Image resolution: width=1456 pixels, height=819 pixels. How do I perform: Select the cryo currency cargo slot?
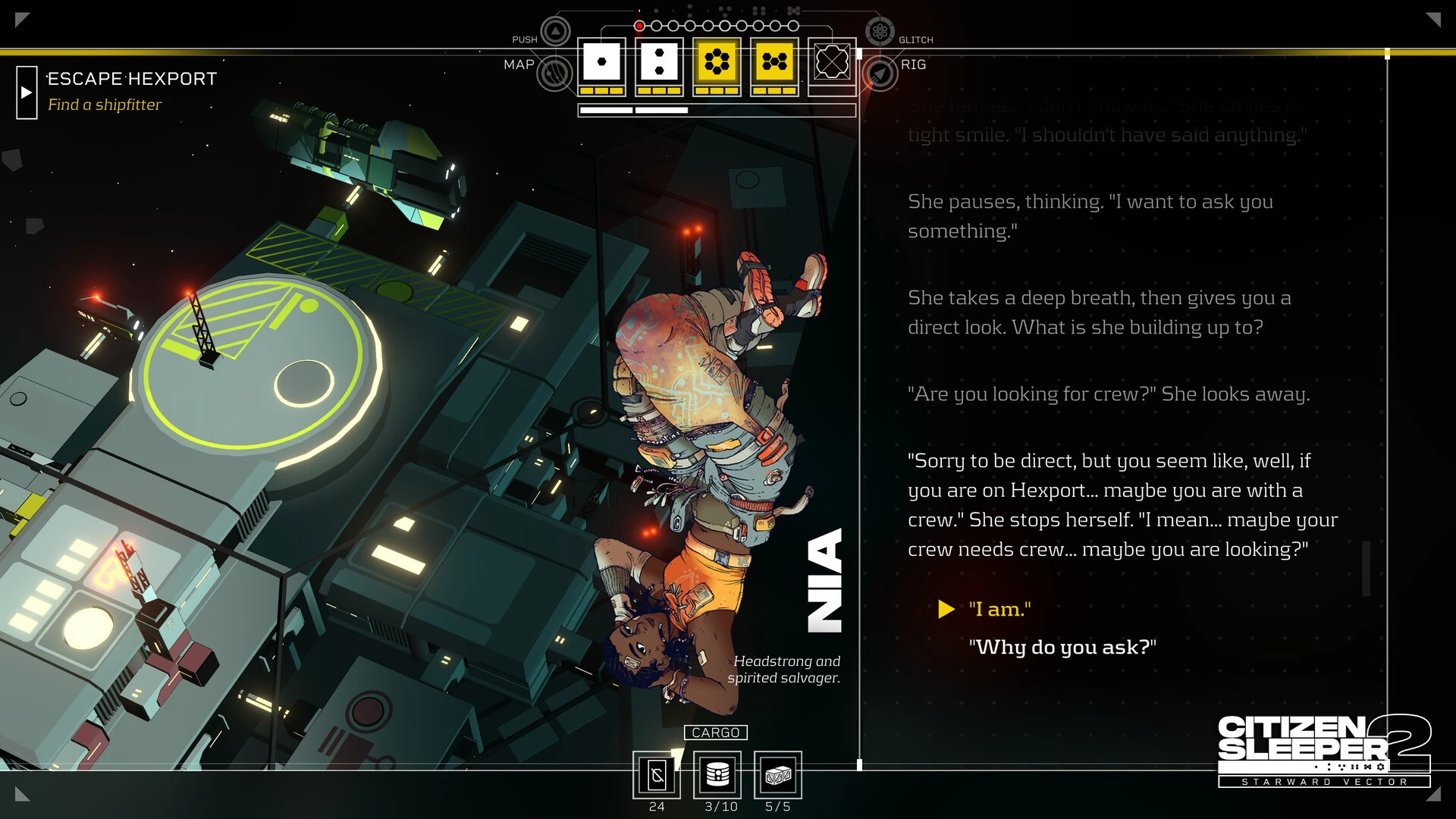coord(657,775)
